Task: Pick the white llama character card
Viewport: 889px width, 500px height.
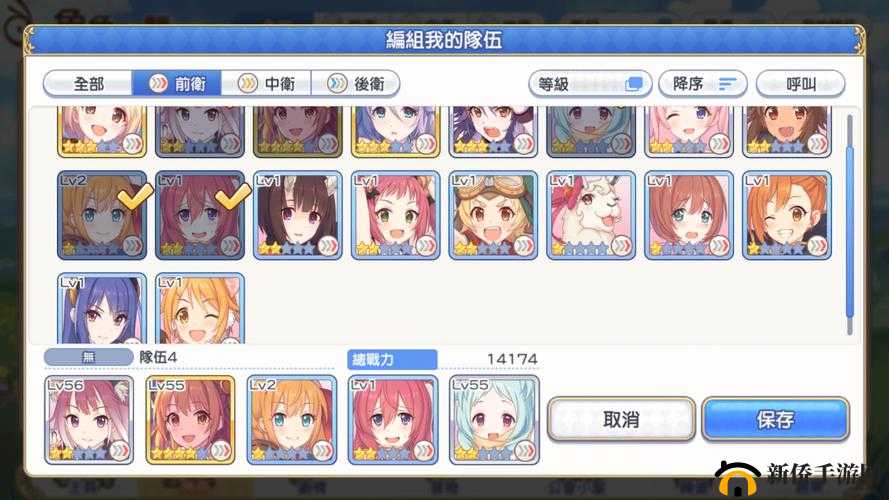Action: pyautogui.click(x=590, y=215)
